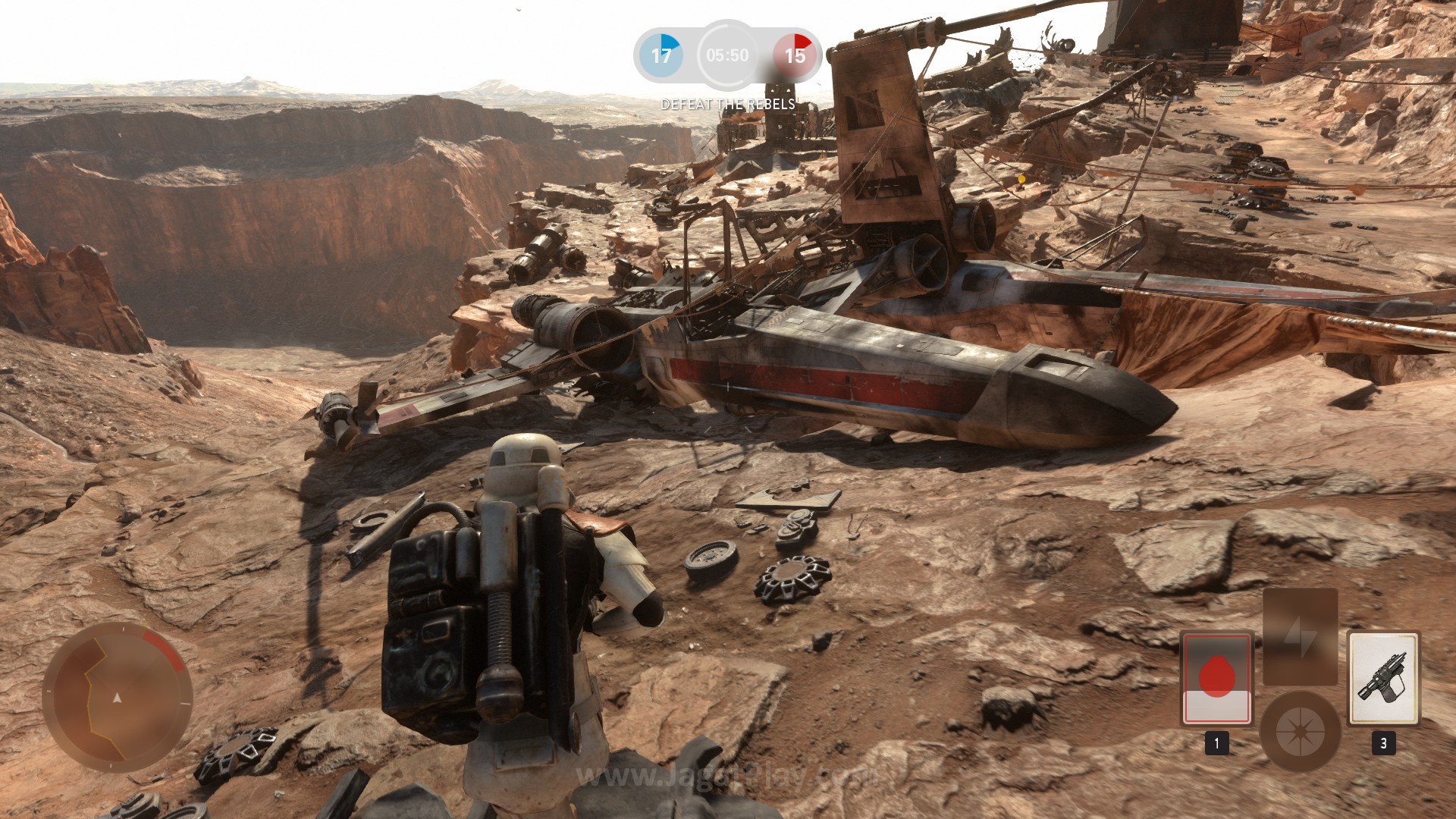The image size is (1456, 819).
Task: Select the blaster pistol star card
Action: [1383, 678]
